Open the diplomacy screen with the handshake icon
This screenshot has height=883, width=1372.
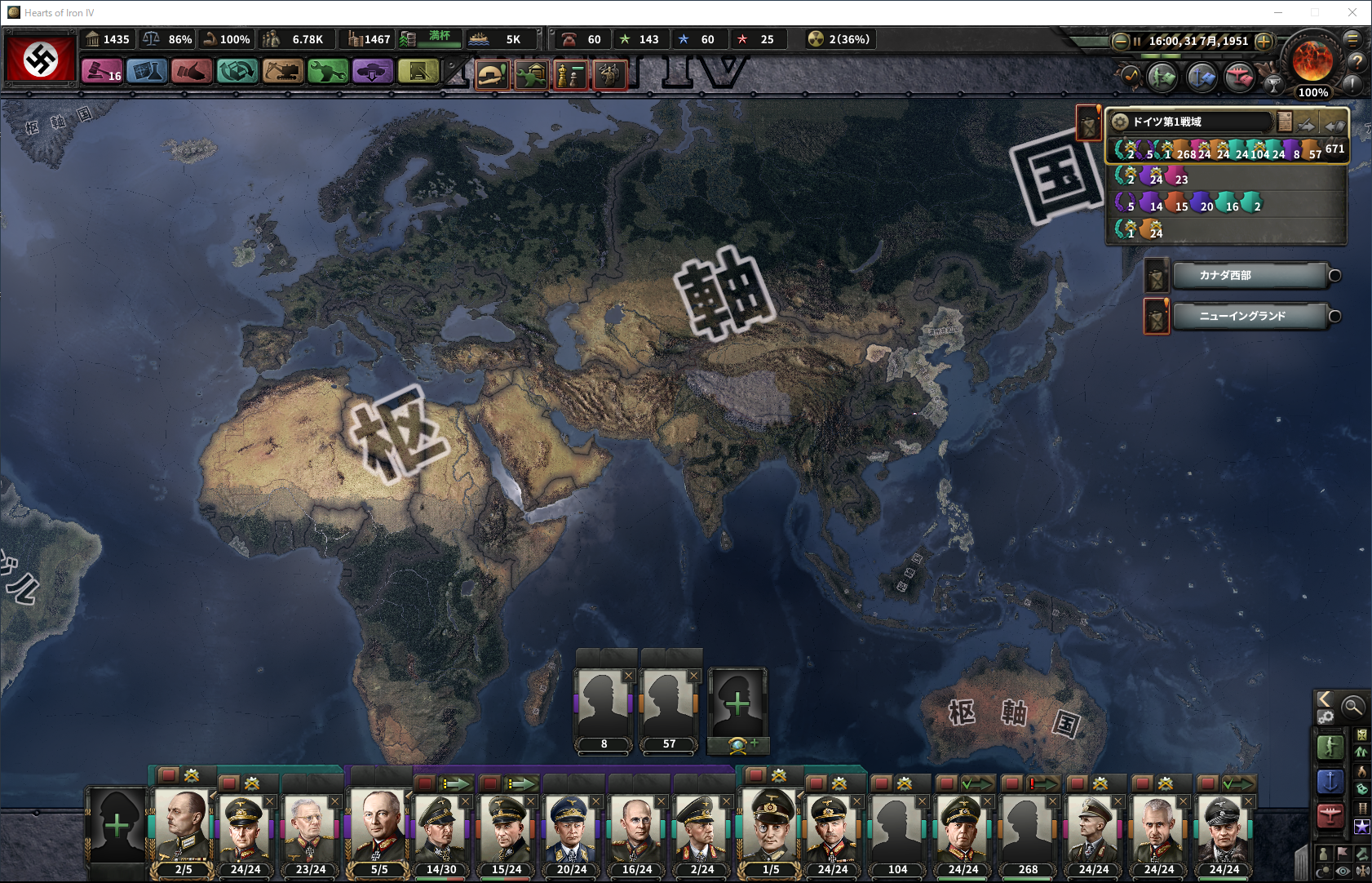click(x=192, y=72)
